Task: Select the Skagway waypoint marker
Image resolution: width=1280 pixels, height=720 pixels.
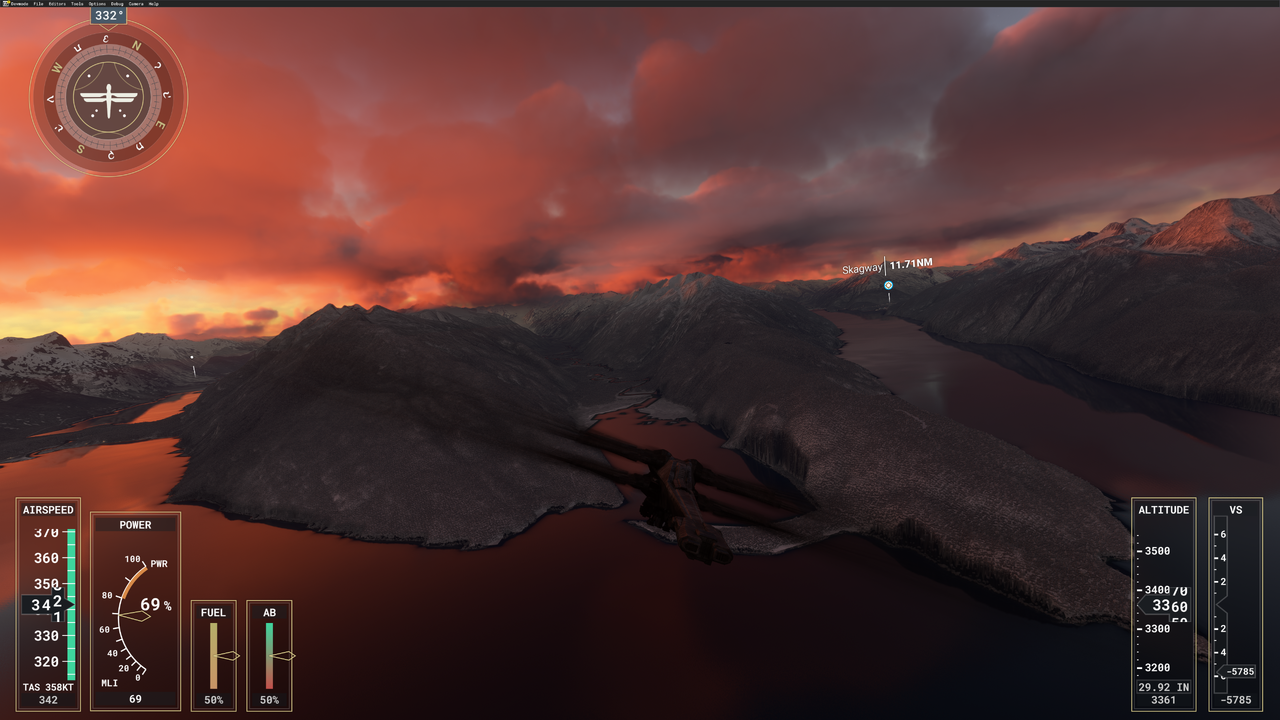Action: pos(888,285)
